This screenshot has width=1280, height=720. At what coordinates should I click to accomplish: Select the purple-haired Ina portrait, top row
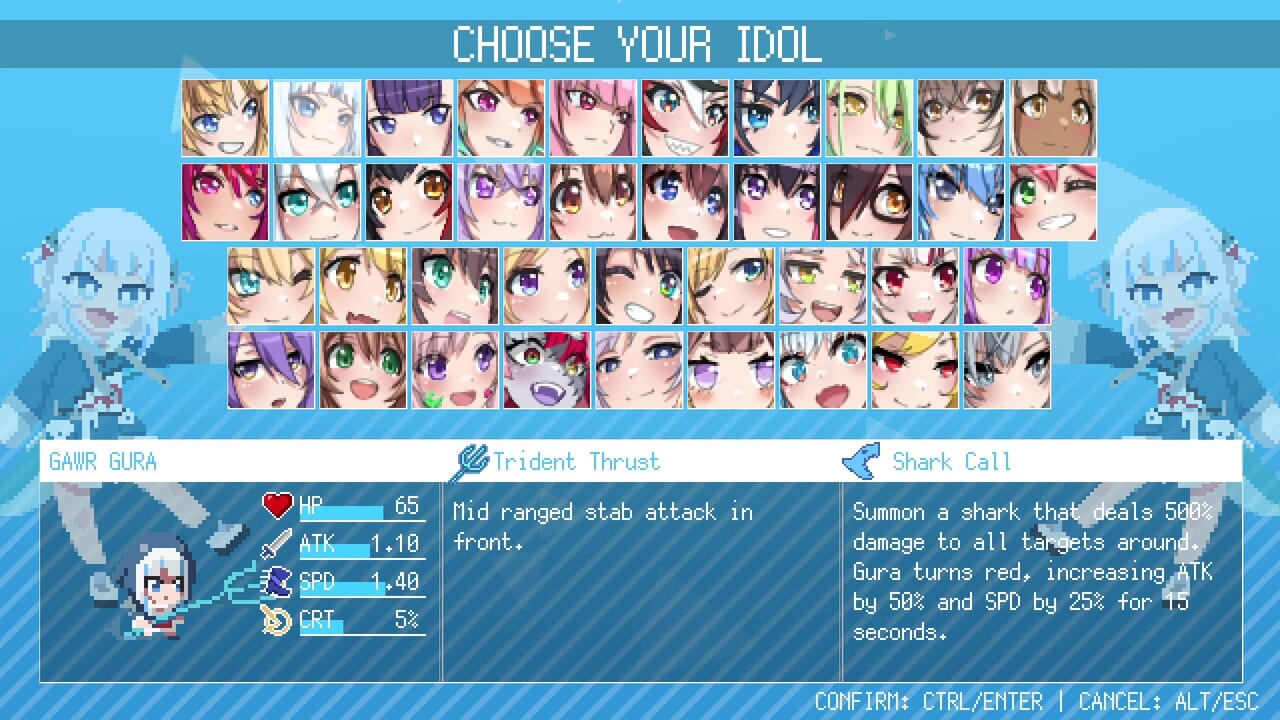pyautogui.click(x=409, y=116)
